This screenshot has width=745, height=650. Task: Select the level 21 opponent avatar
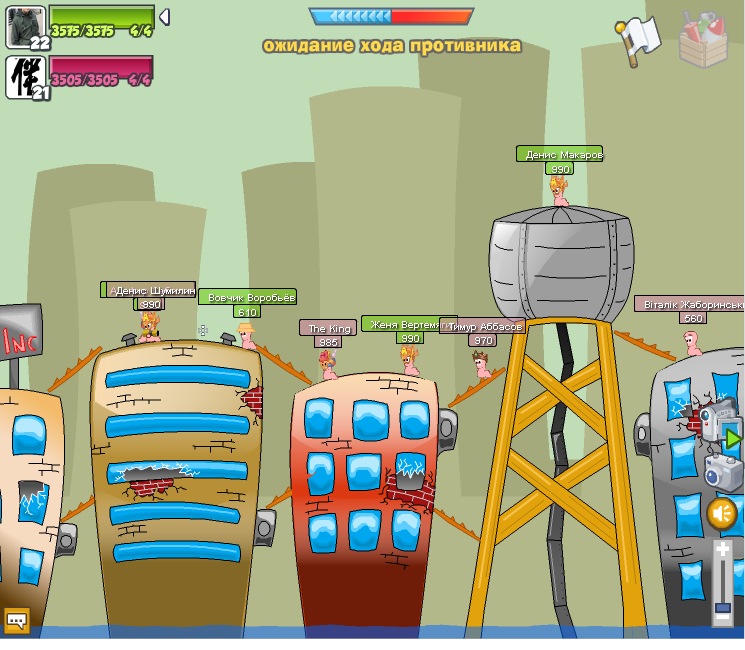click(24, 77)
